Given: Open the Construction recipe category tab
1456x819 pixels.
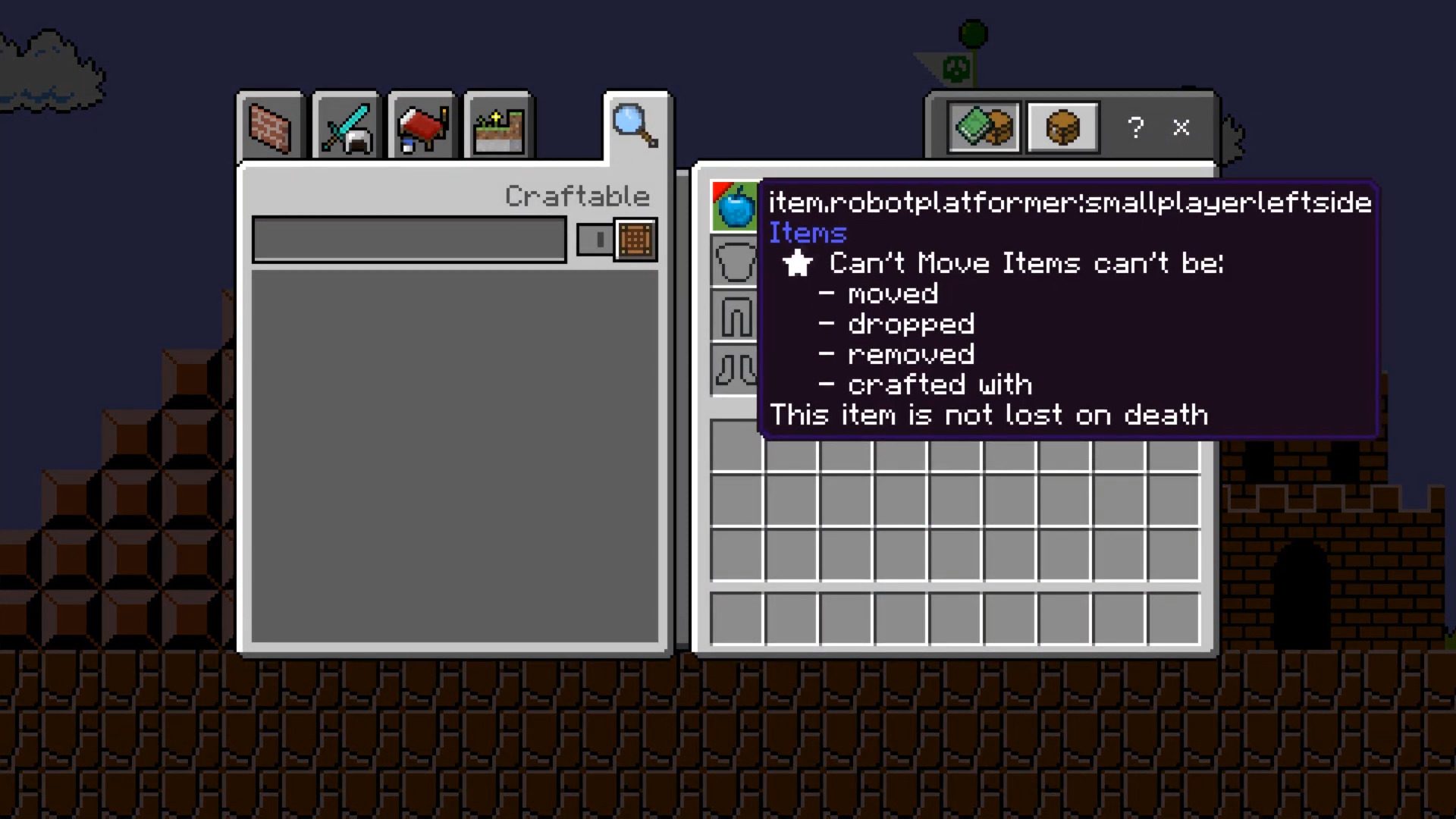Looking at the screenshot, I should pos(269,127).
